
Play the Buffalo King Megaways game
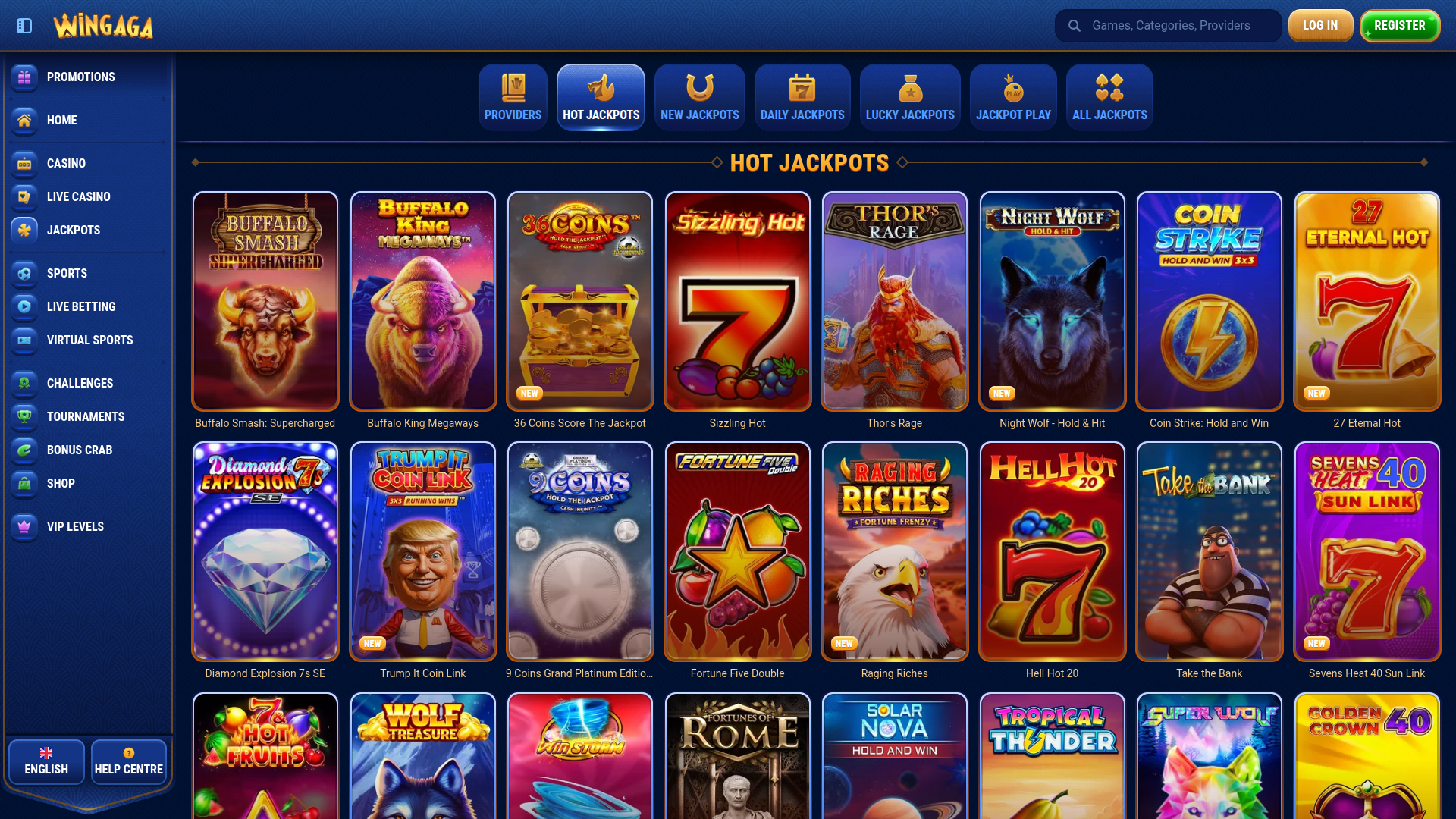click(x=422, y=301)
